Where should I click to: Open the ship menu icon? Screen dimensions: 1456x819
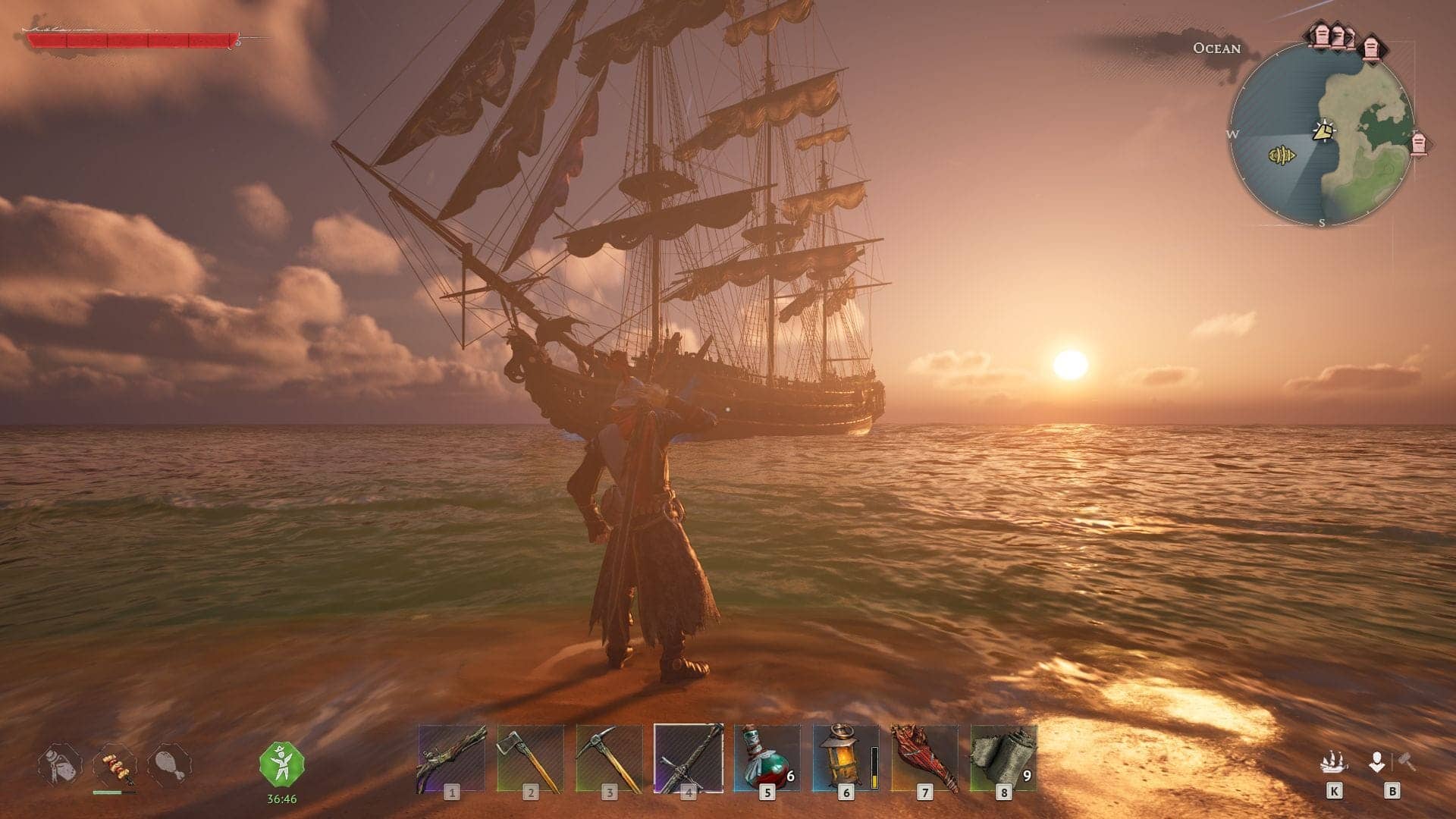coord(1334,762)
